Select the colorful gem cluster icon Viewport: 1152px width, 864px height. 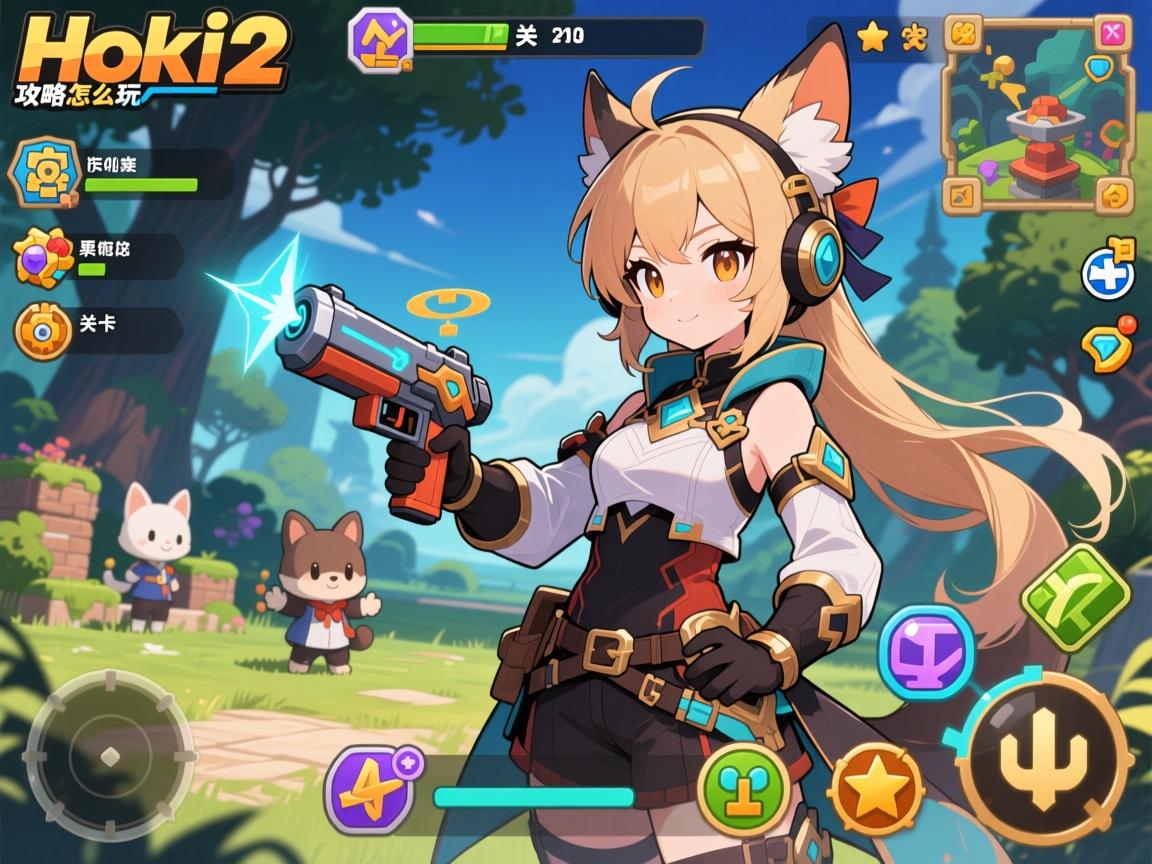click(x=45, y=257)
